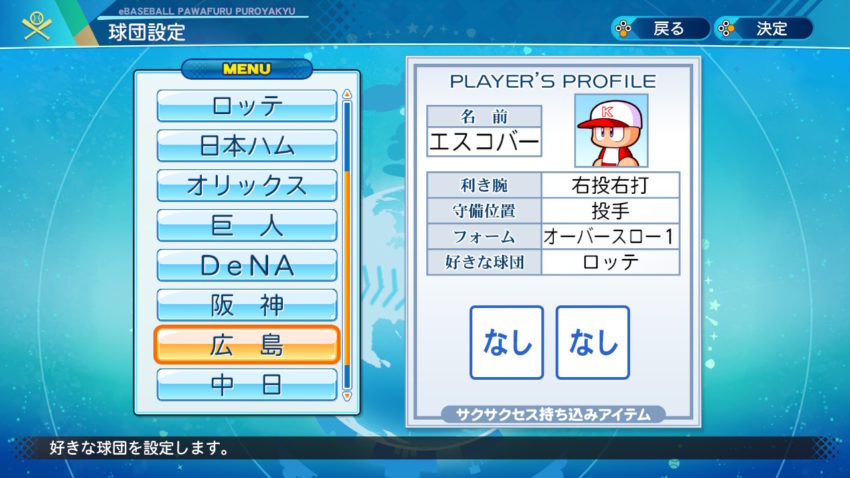Click the 守備位置 row showing 投手

tap(610, 211)
